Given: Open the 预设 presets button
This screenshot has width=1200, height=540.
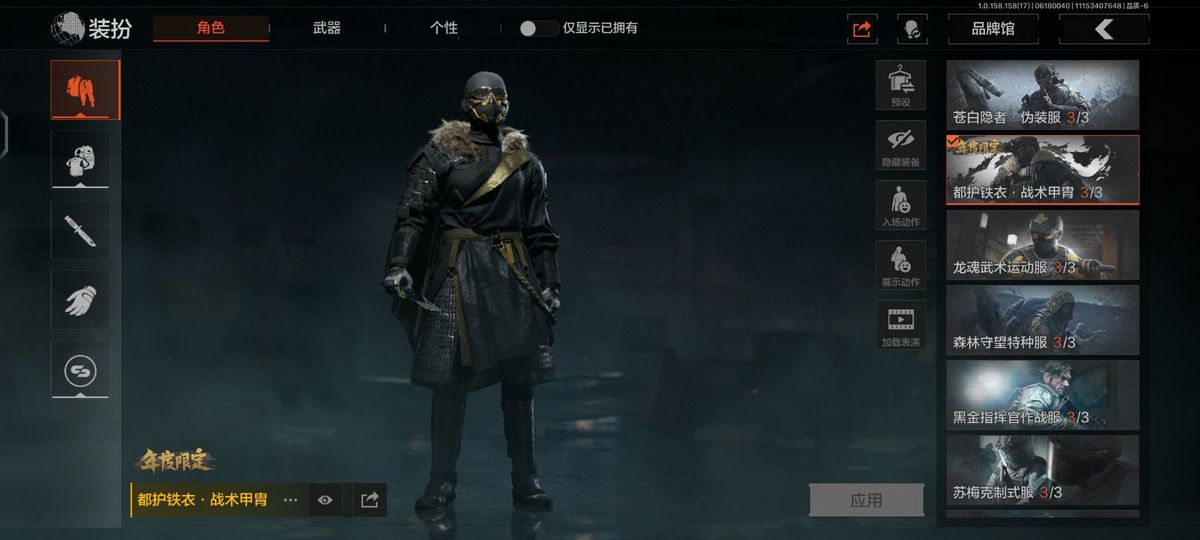Looking at the screenshot, I should pos(900,84).
